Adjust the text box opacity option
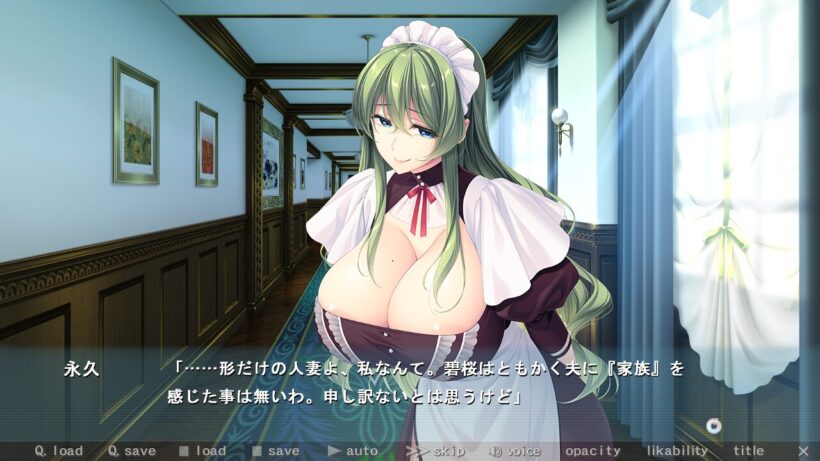The image size is (820, 461). coord(593,451)
